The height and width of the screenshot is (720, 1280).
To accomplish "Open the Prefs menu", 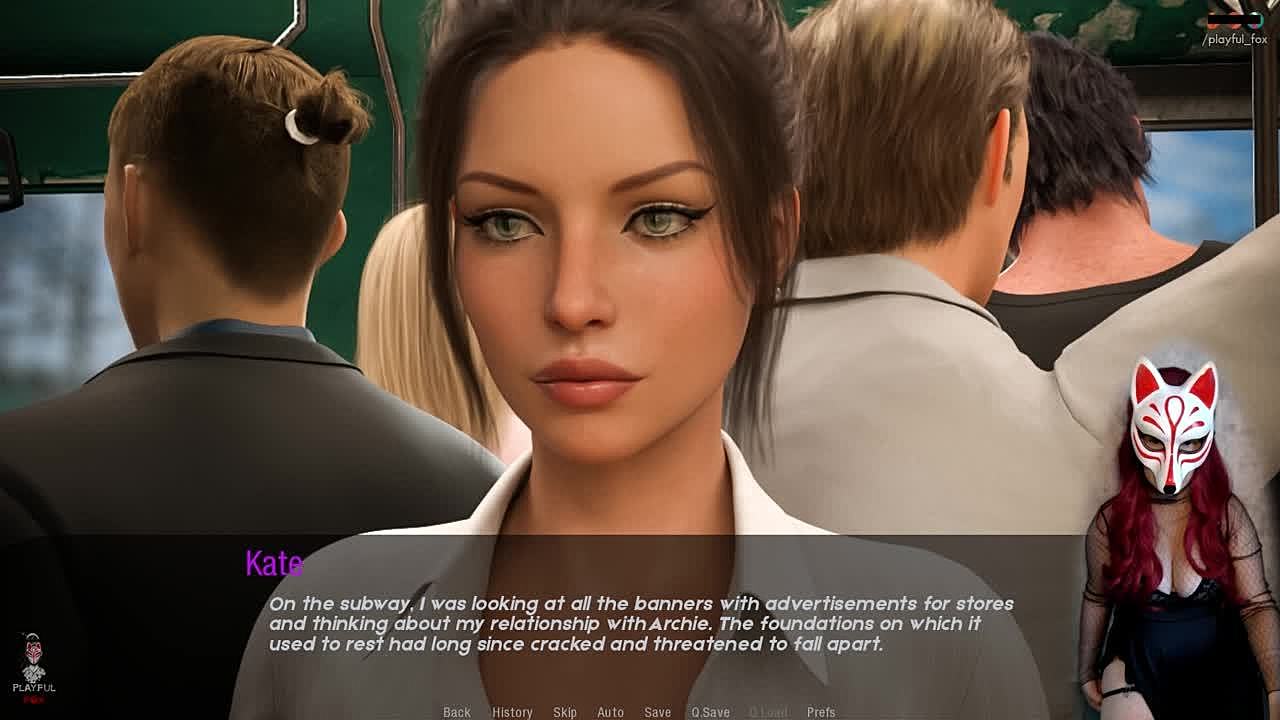I will tap(821, 712).
